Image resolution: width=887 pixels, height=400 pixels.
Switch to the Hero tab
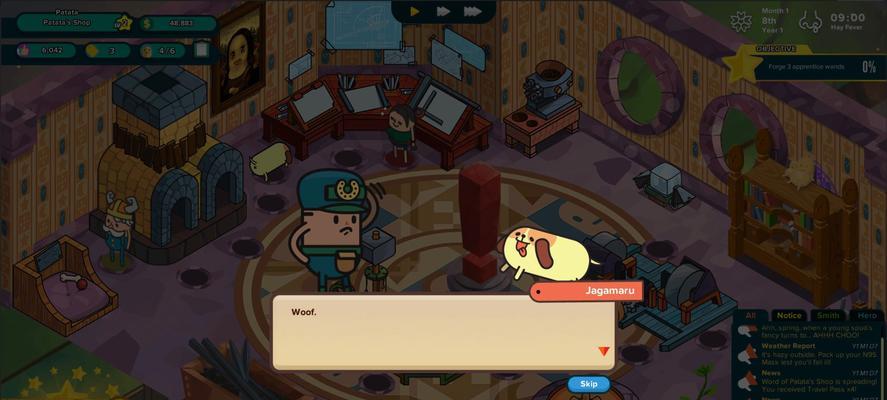tap(865, 315)
